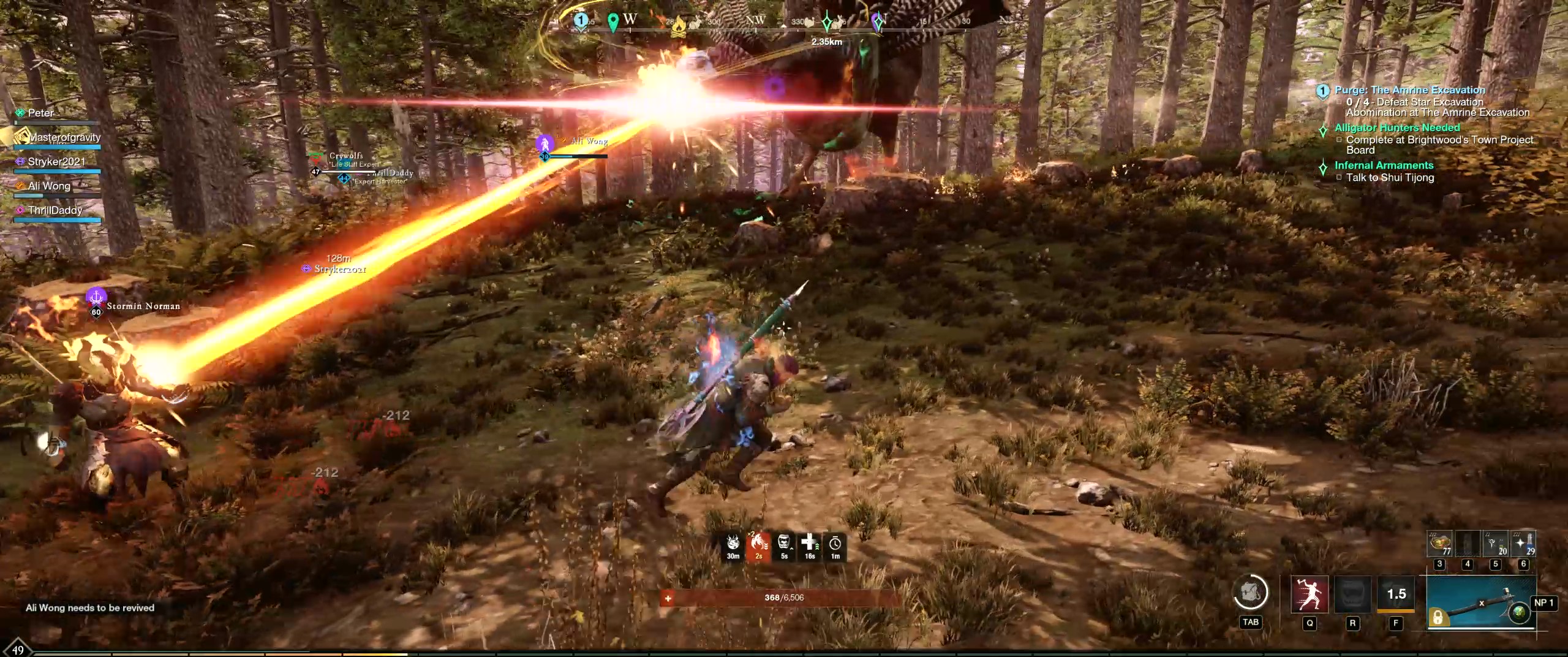Open the Purge: The Amrine Excavation quest
1568x657 pixels.
[x=1409, y=90]
